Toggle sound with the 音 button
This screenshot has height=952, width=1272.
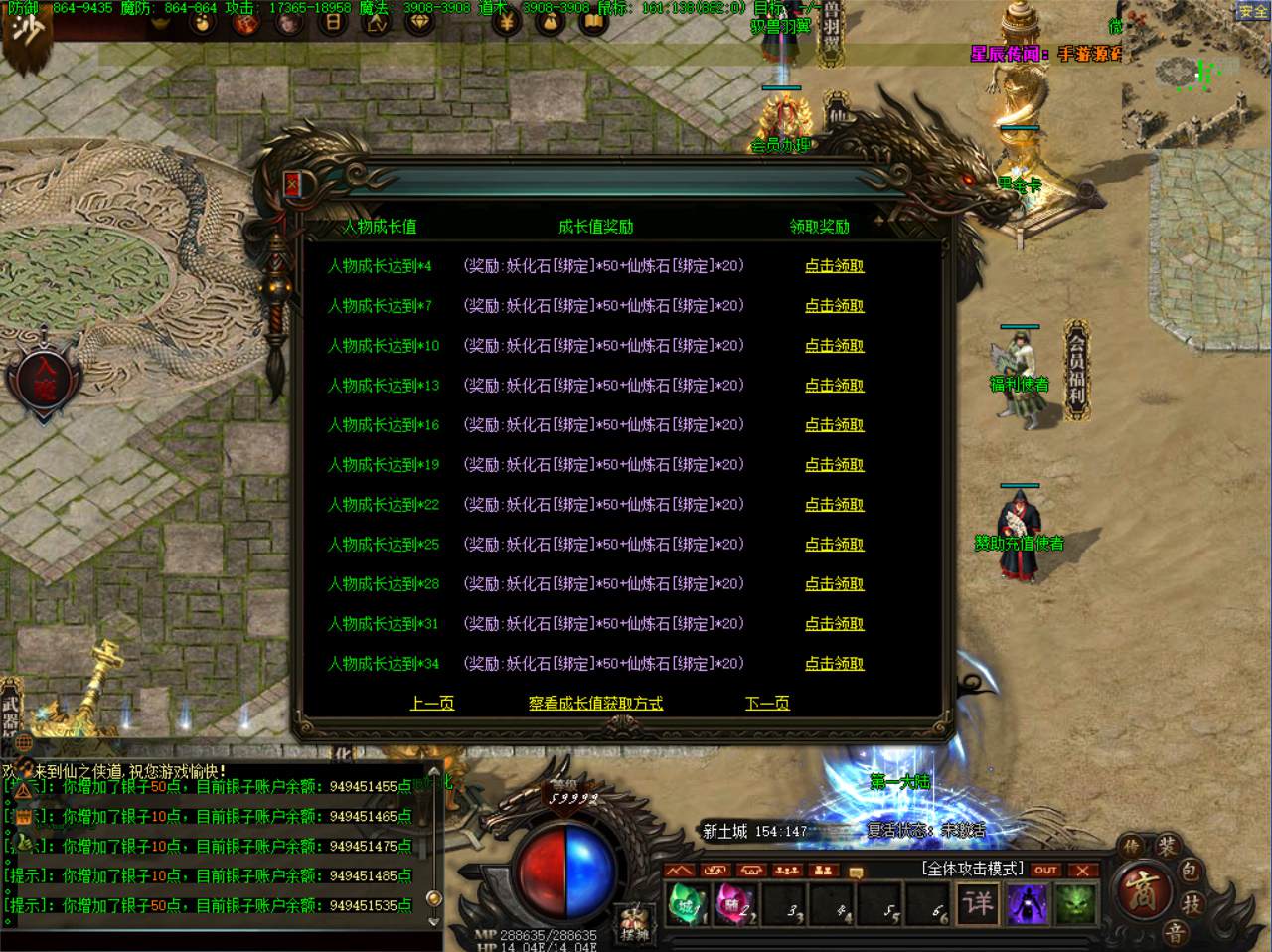1175,932
